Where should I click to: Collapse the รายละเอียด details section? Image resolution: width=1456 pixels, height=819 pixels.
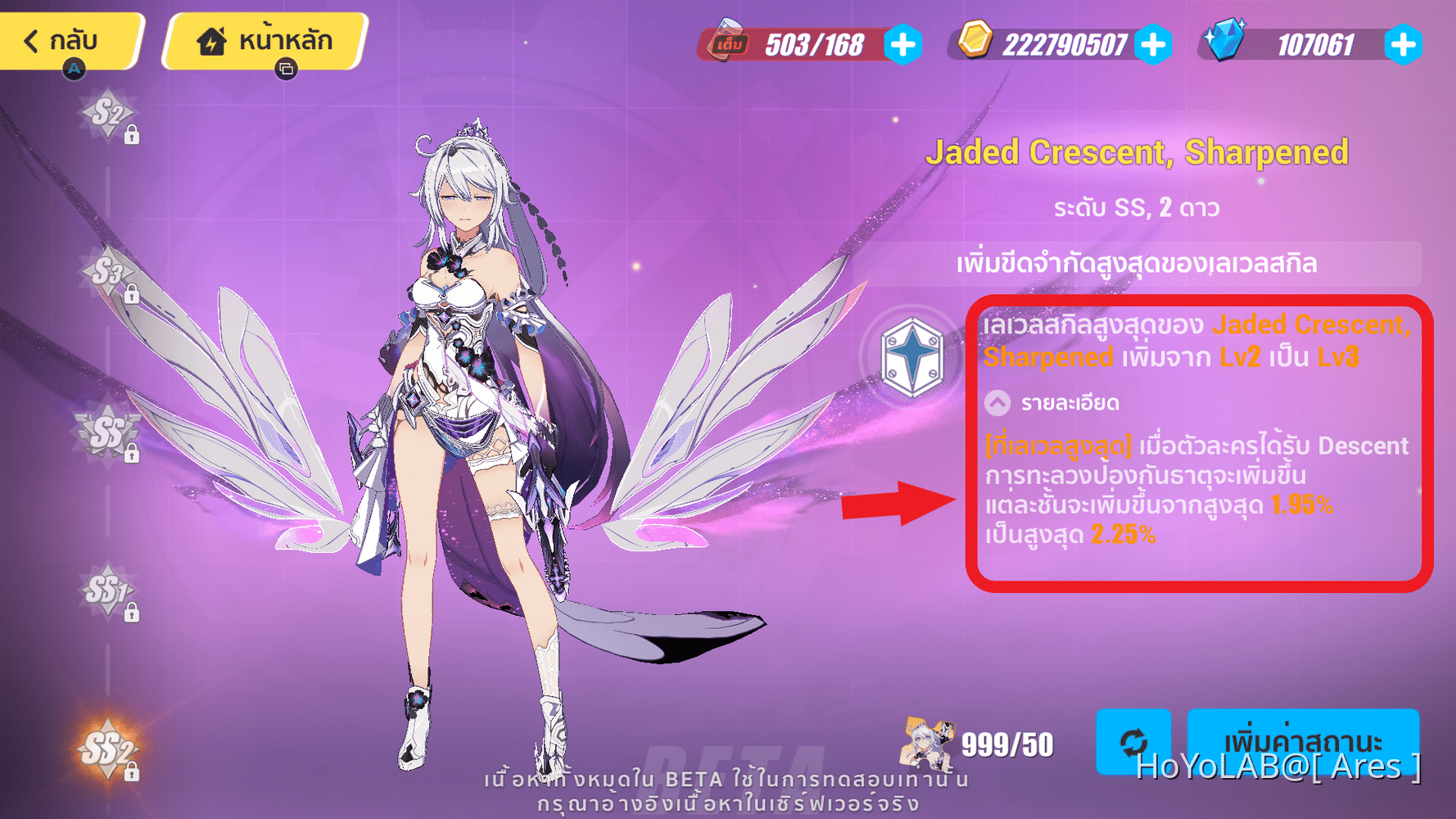tap(996, 403)
